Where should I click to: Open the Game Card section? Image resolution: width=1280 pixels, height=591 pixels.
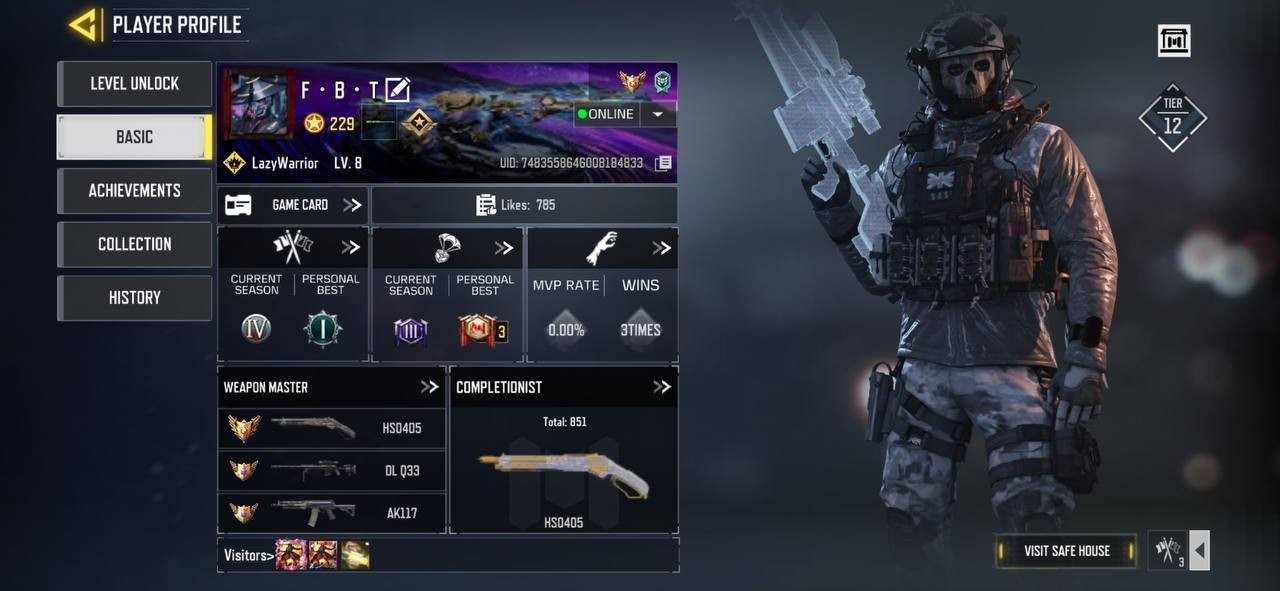click(292, 205)
